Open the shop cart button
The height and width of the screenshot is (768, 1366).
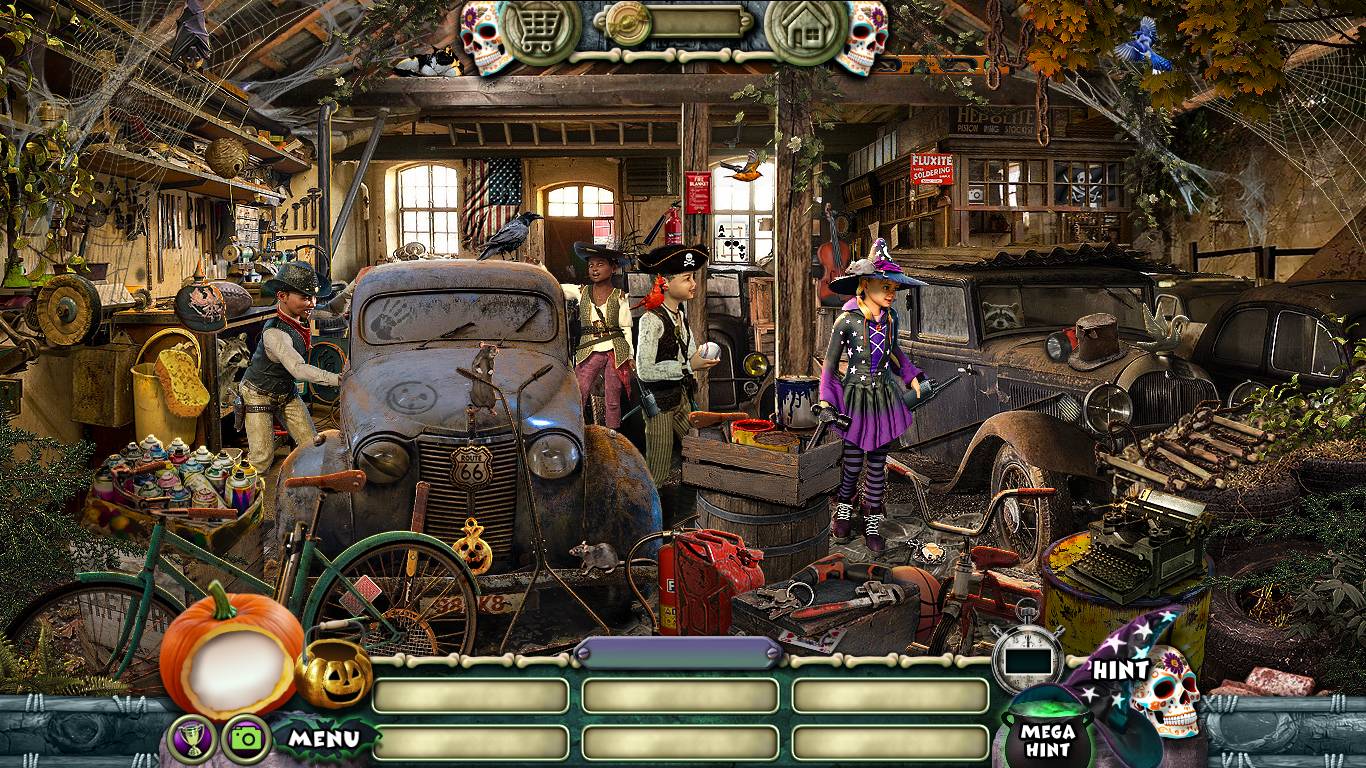coord(540,30)
